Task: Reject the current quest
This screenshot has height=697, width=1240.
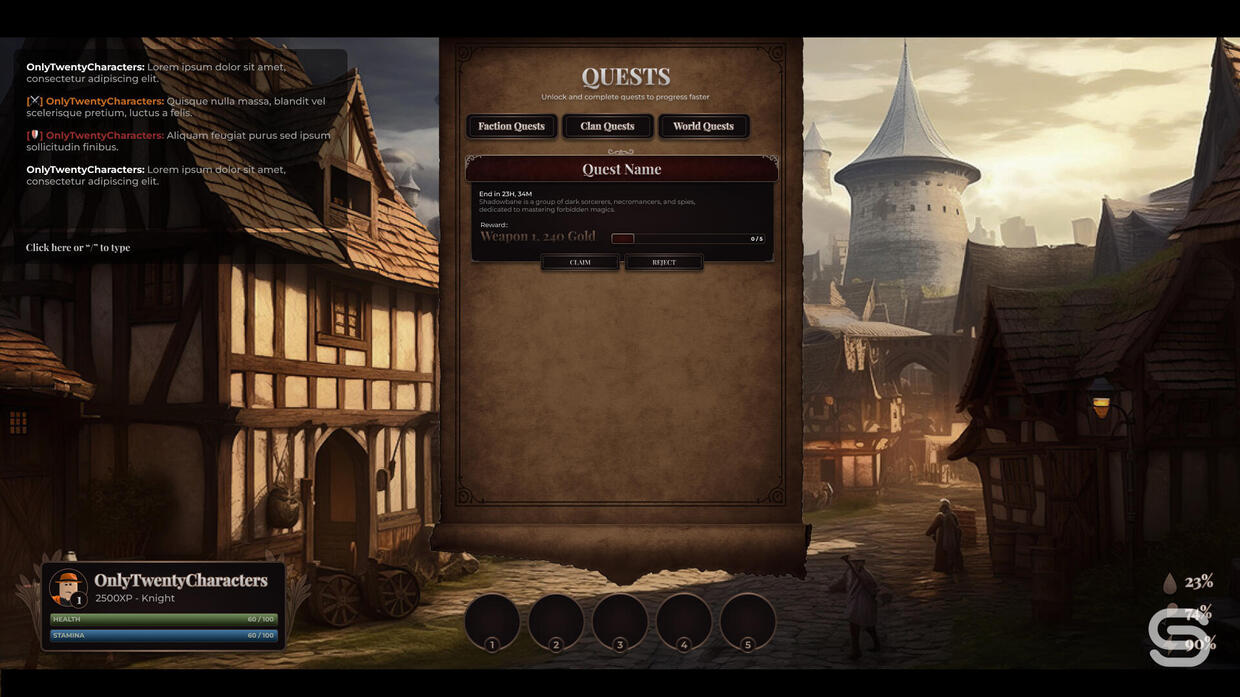Action: click(x=664, y=262)
